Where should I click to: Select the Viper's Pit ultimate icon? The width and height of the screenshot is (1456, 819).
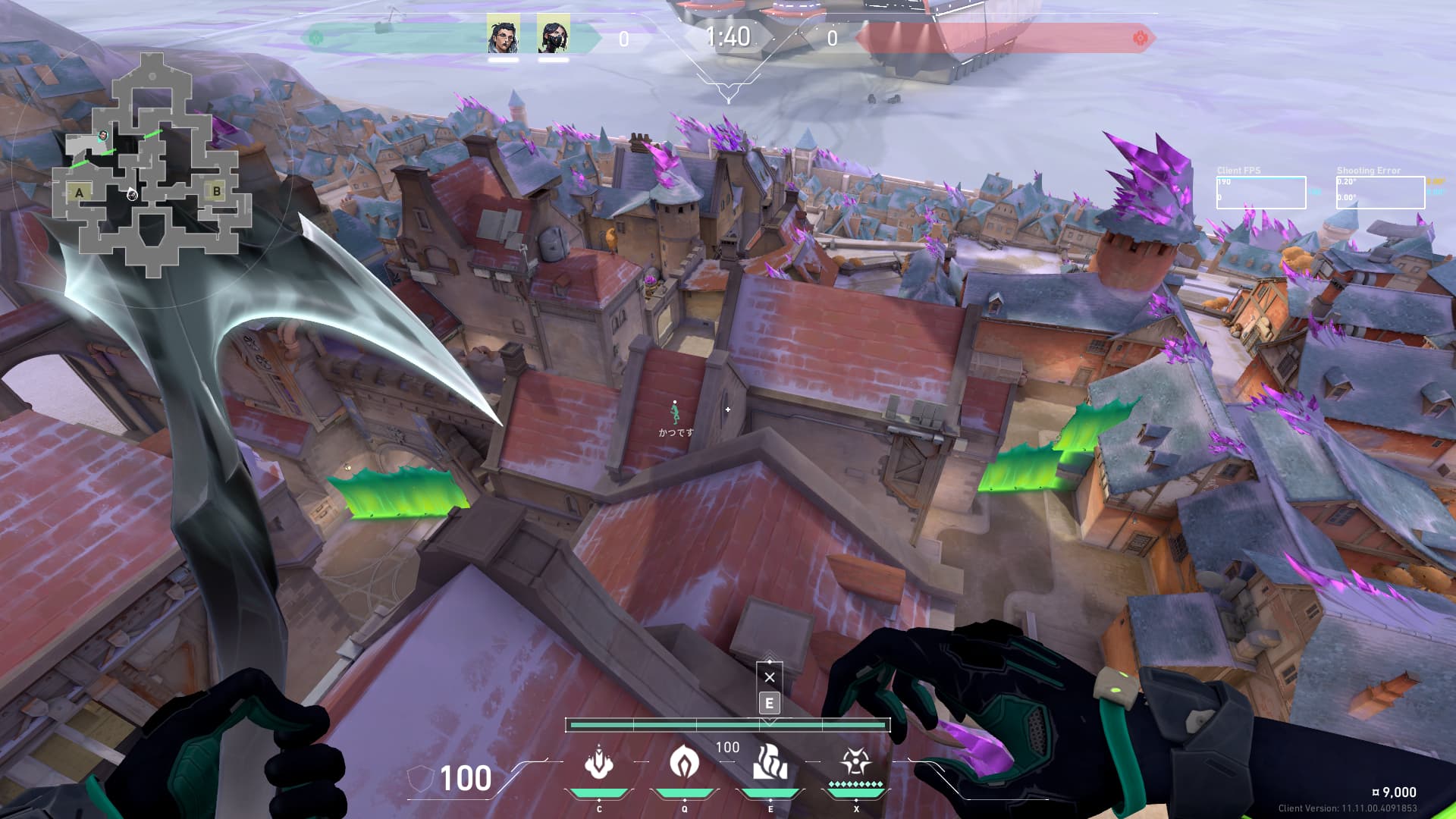[855, 762]
